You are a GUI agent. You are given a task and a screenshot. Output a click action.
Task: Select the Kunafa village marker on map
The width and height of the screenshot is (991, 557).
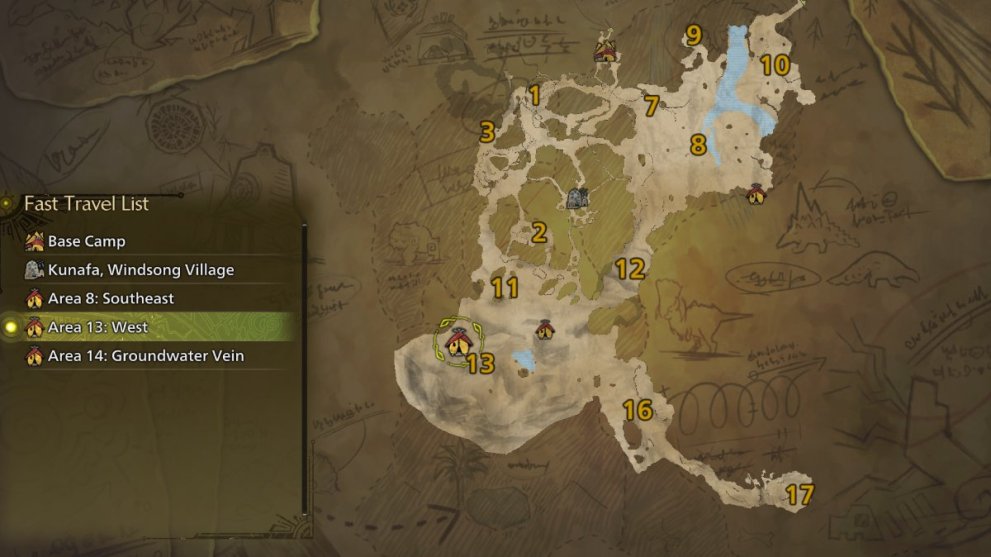(576, 198)
